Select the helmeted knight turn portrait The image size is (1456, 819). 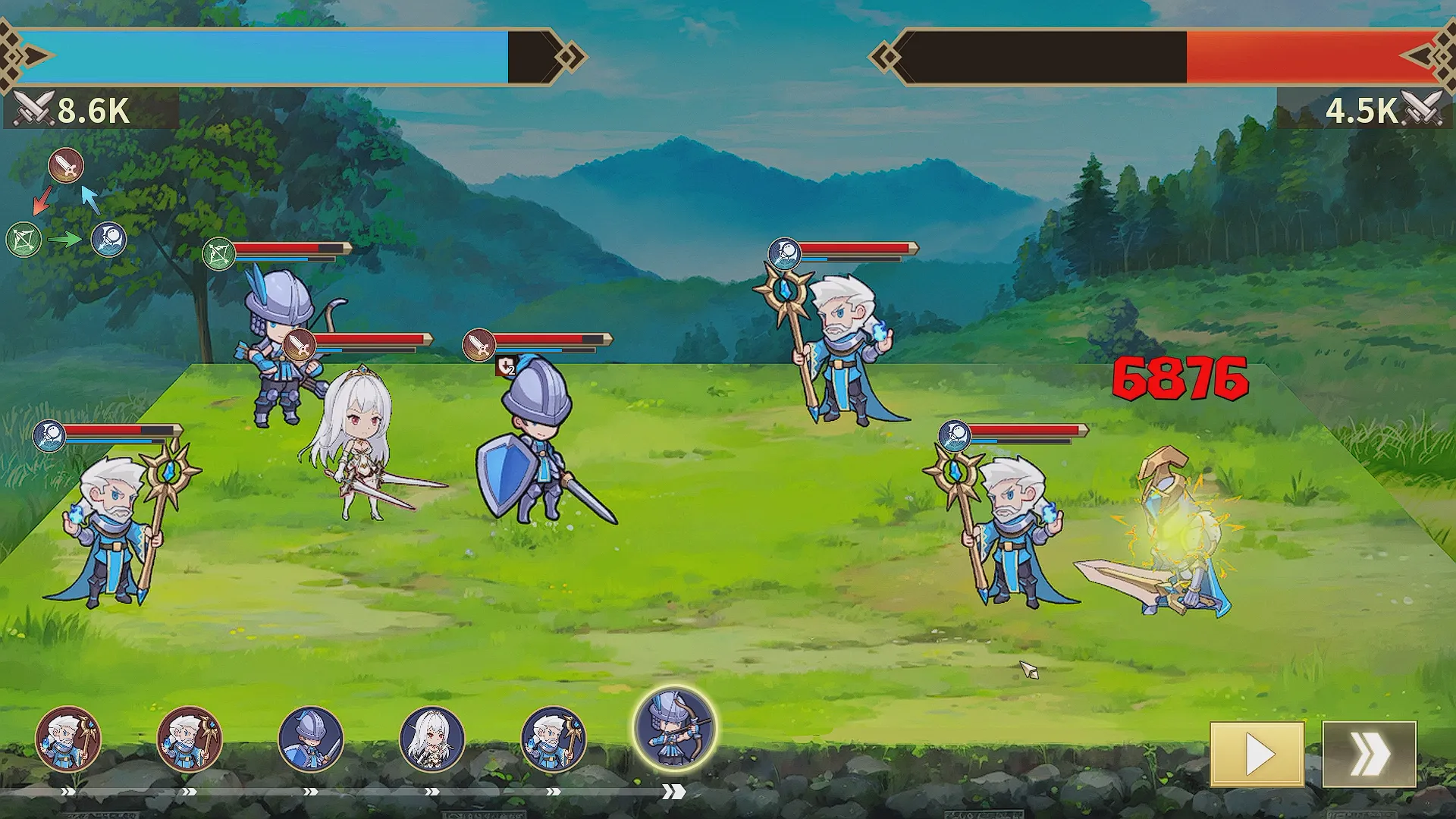click(x=311, y=738)
